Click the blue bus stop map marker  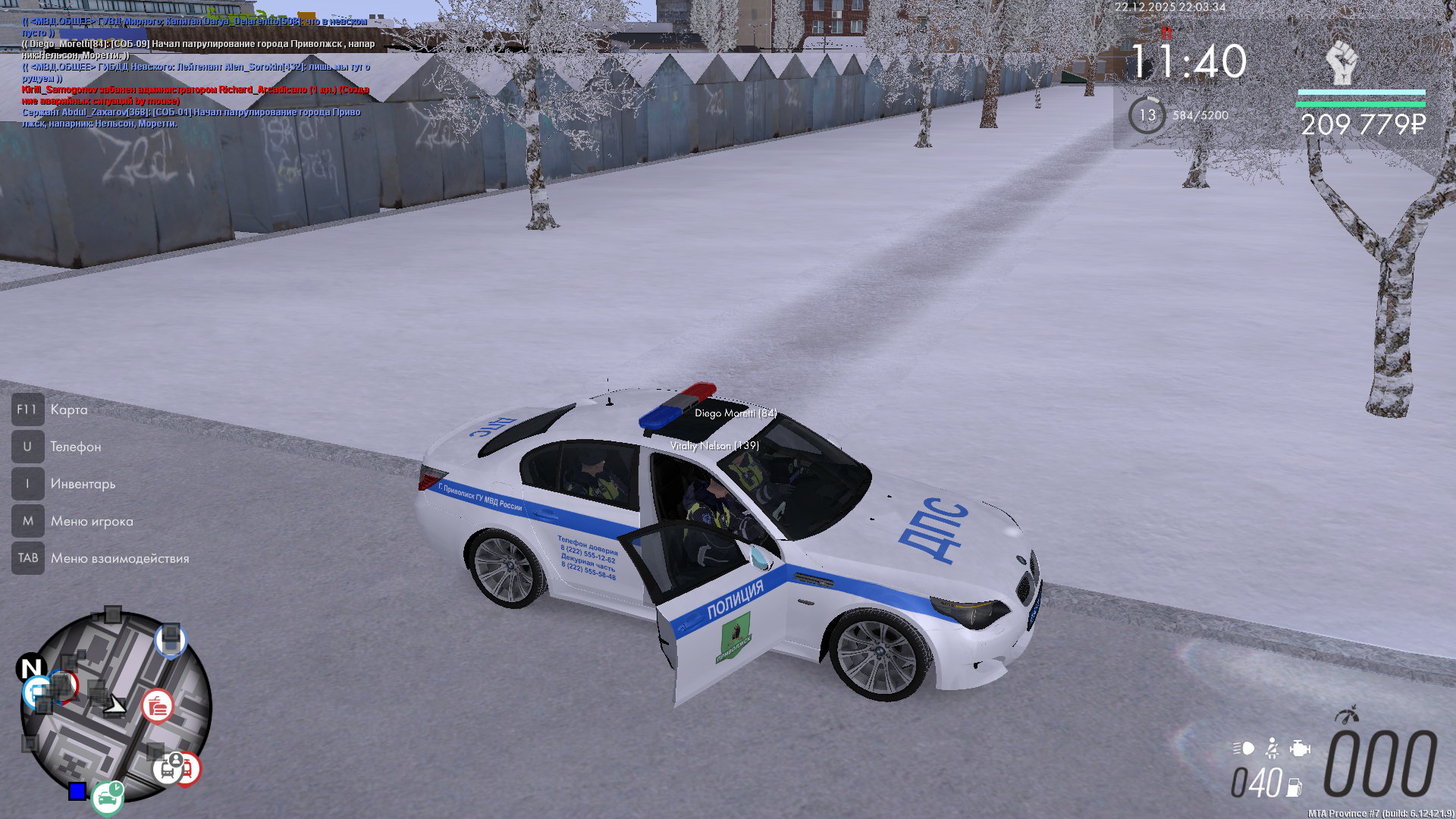36,691
